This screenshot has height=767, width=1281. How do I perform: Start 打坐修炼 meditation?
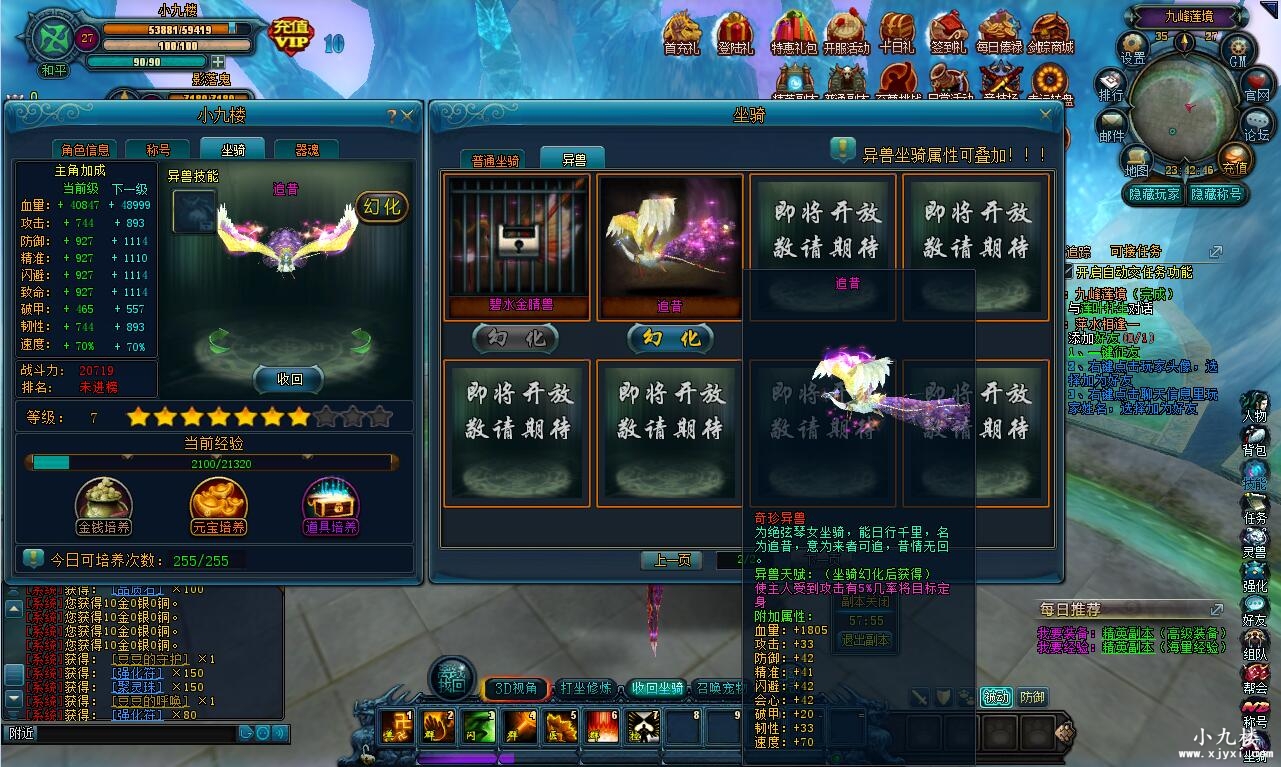[x=586, y=688]
